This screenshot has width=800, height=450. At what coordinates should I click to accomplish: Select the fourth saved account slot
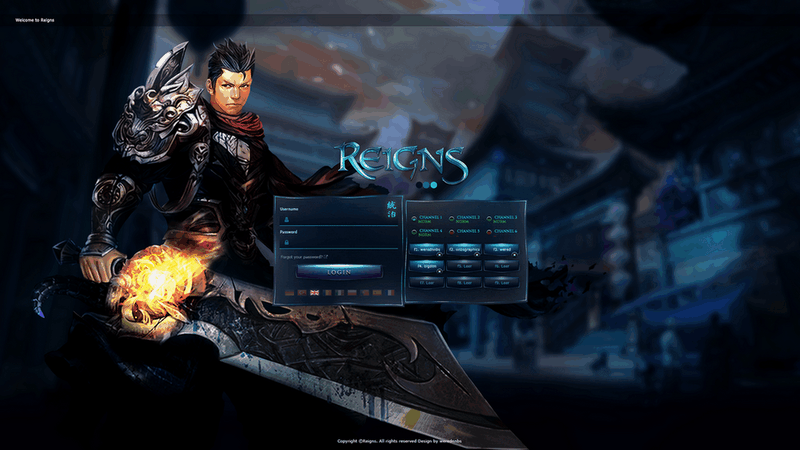point(427,266)
